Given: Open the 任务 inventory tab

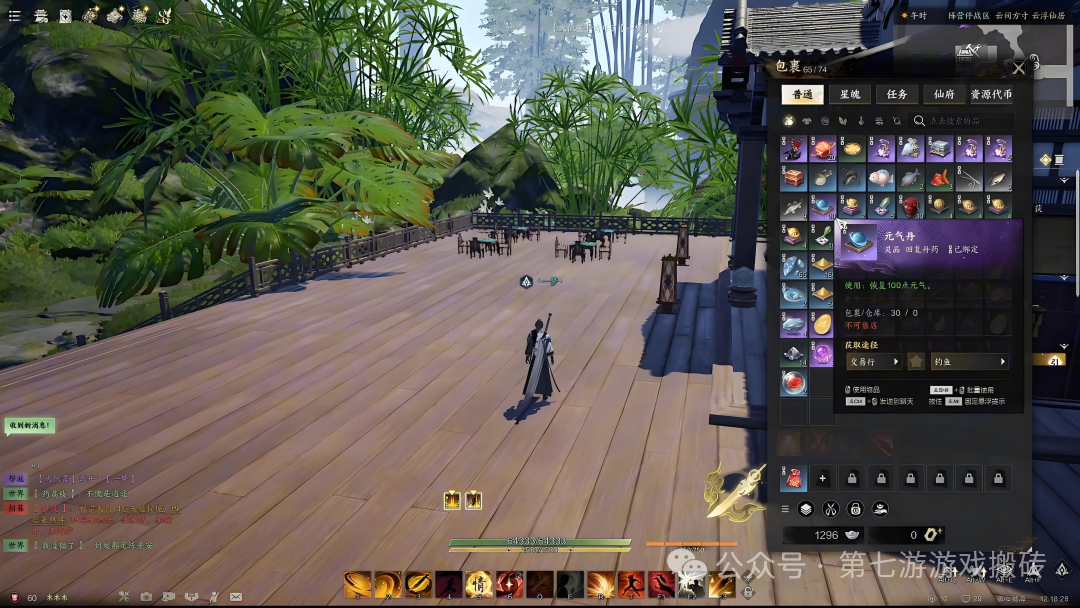Looking at the screenshot, I should 897,94.
